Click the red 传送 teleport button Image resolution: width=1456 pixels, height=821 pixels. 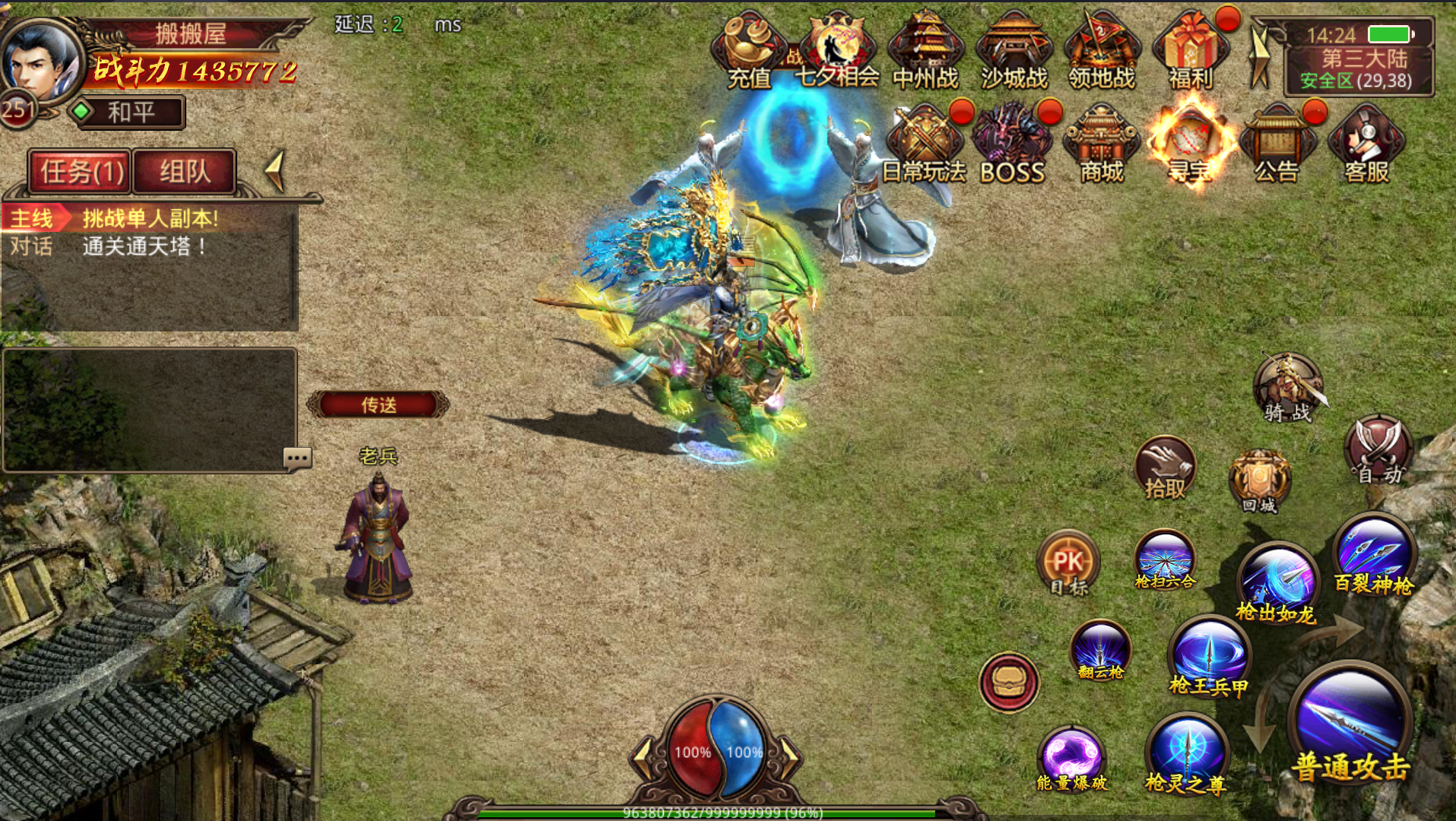point(378,404)
